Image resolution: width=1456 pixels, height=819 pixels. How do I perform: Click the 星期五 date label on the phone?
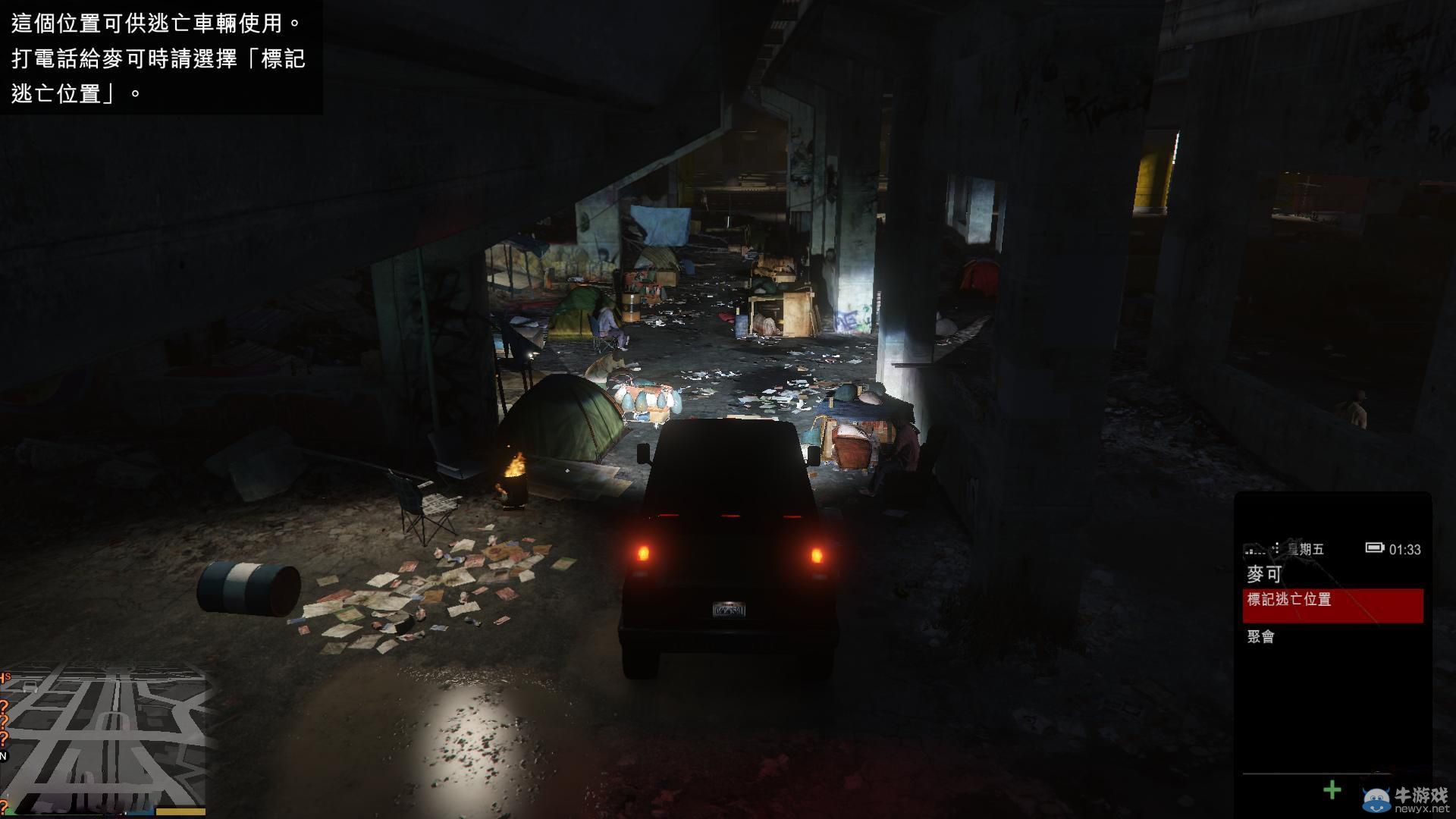(1304, 548)
